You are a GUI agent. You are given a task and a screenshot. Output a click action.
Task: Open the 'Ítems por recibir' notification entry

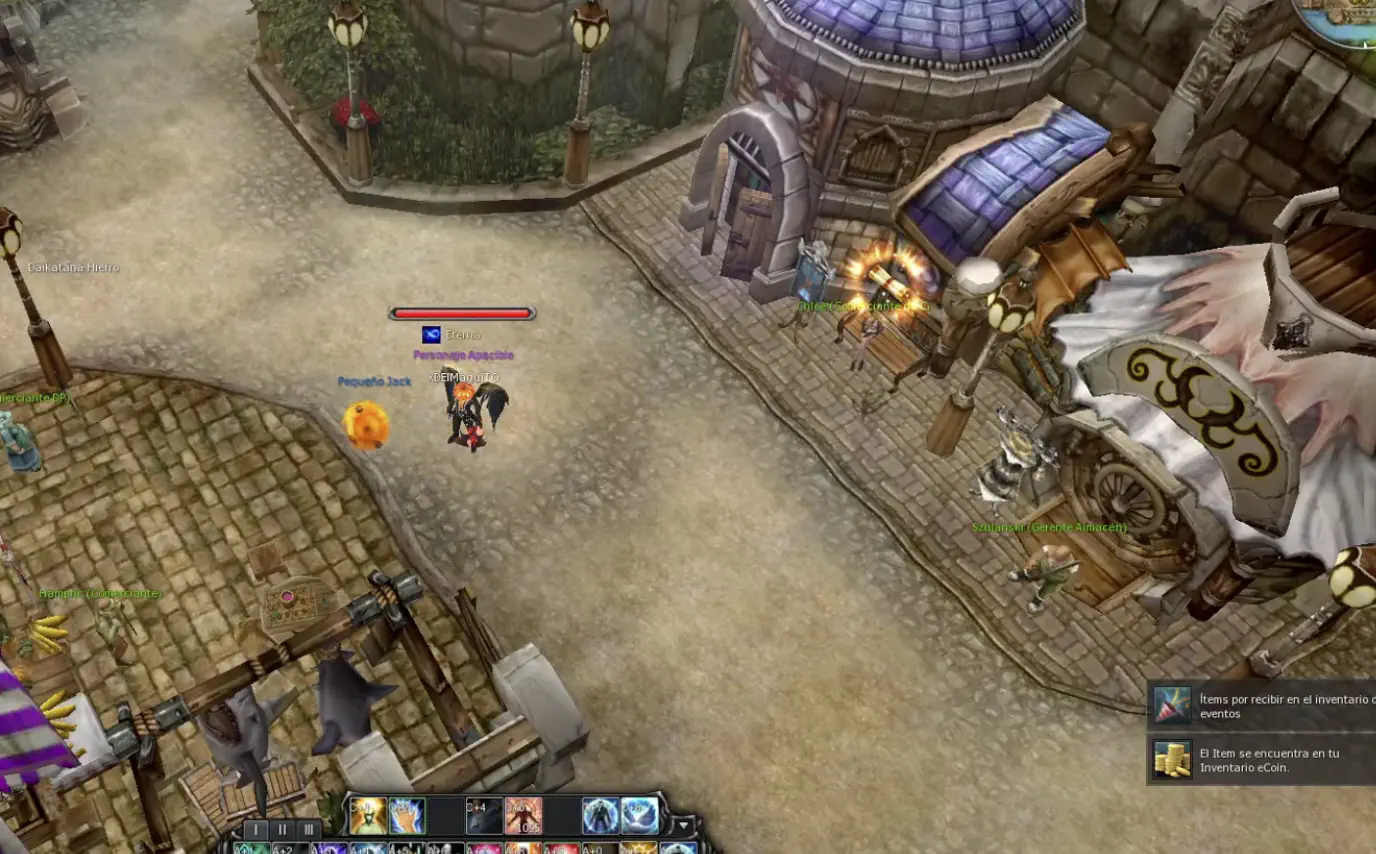1280,706
